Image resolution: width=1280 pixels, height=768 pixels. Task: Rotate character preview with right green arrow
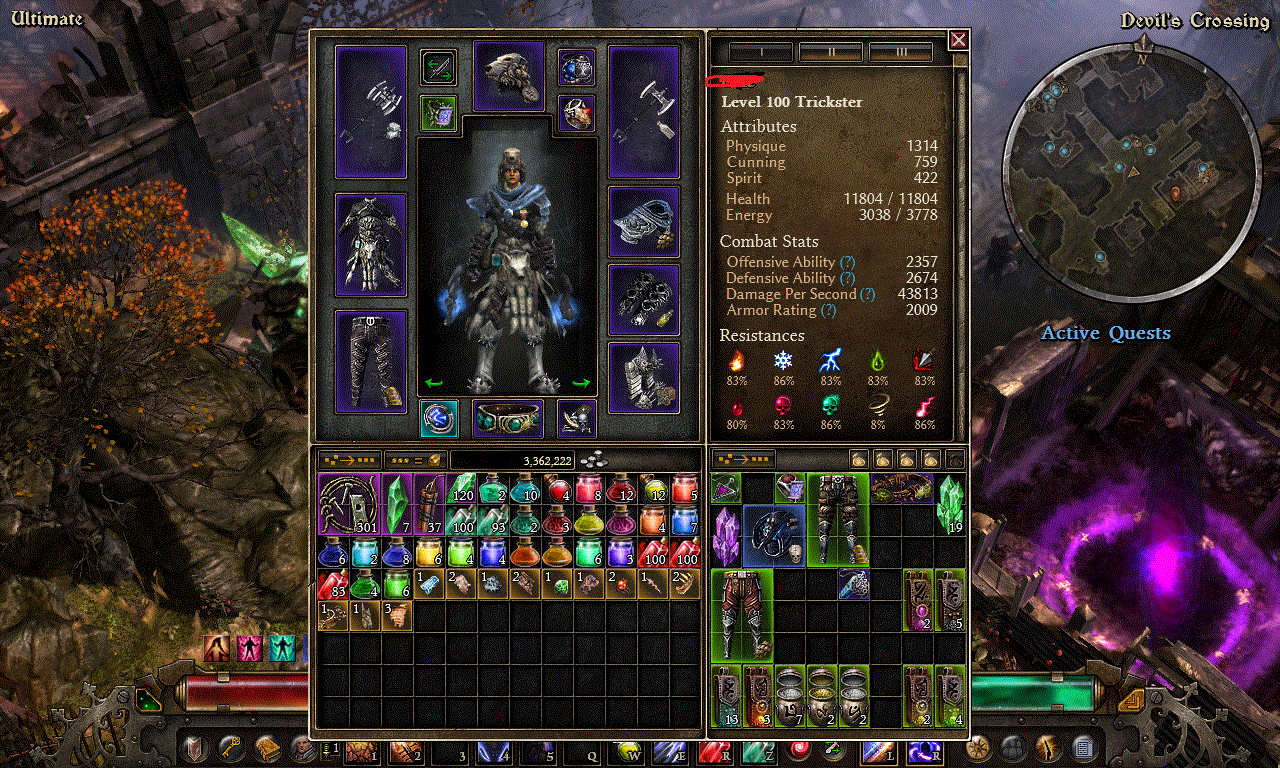pos(581,383)
